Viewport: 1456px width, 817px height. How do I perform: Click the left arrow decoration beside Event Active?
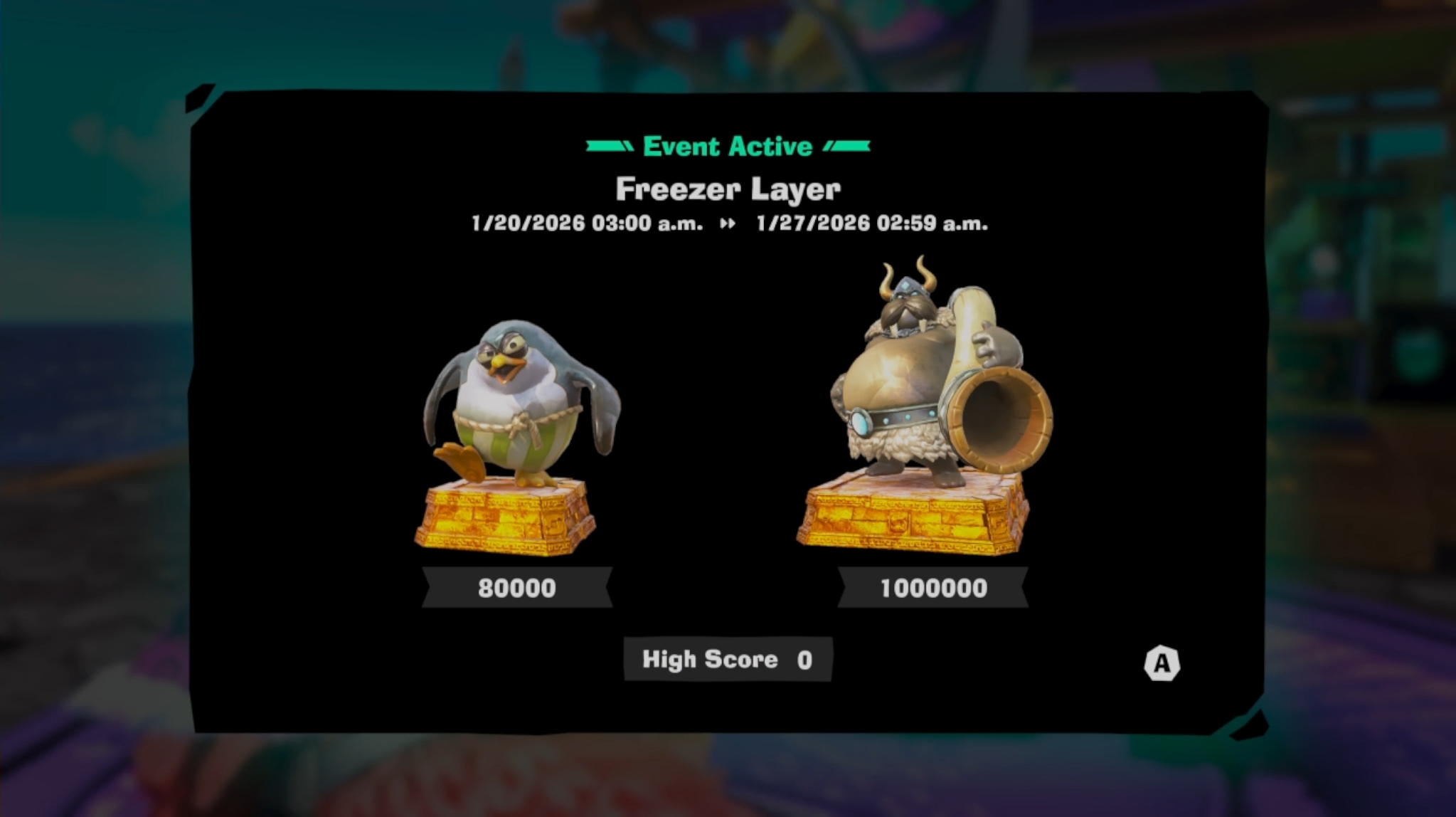click(x=608, y=146)
